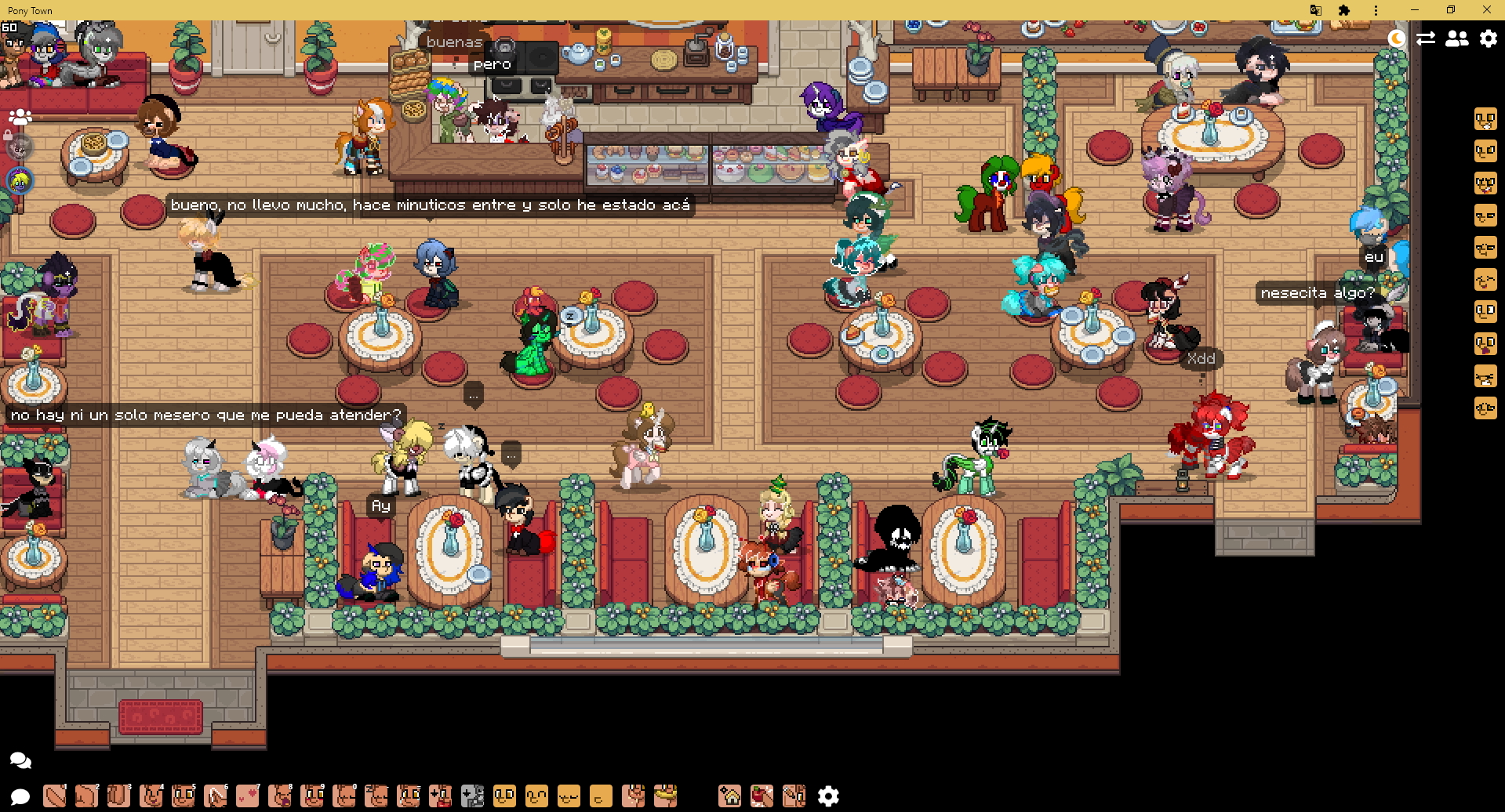Click the house icon in bottom bar

point(730,796)
